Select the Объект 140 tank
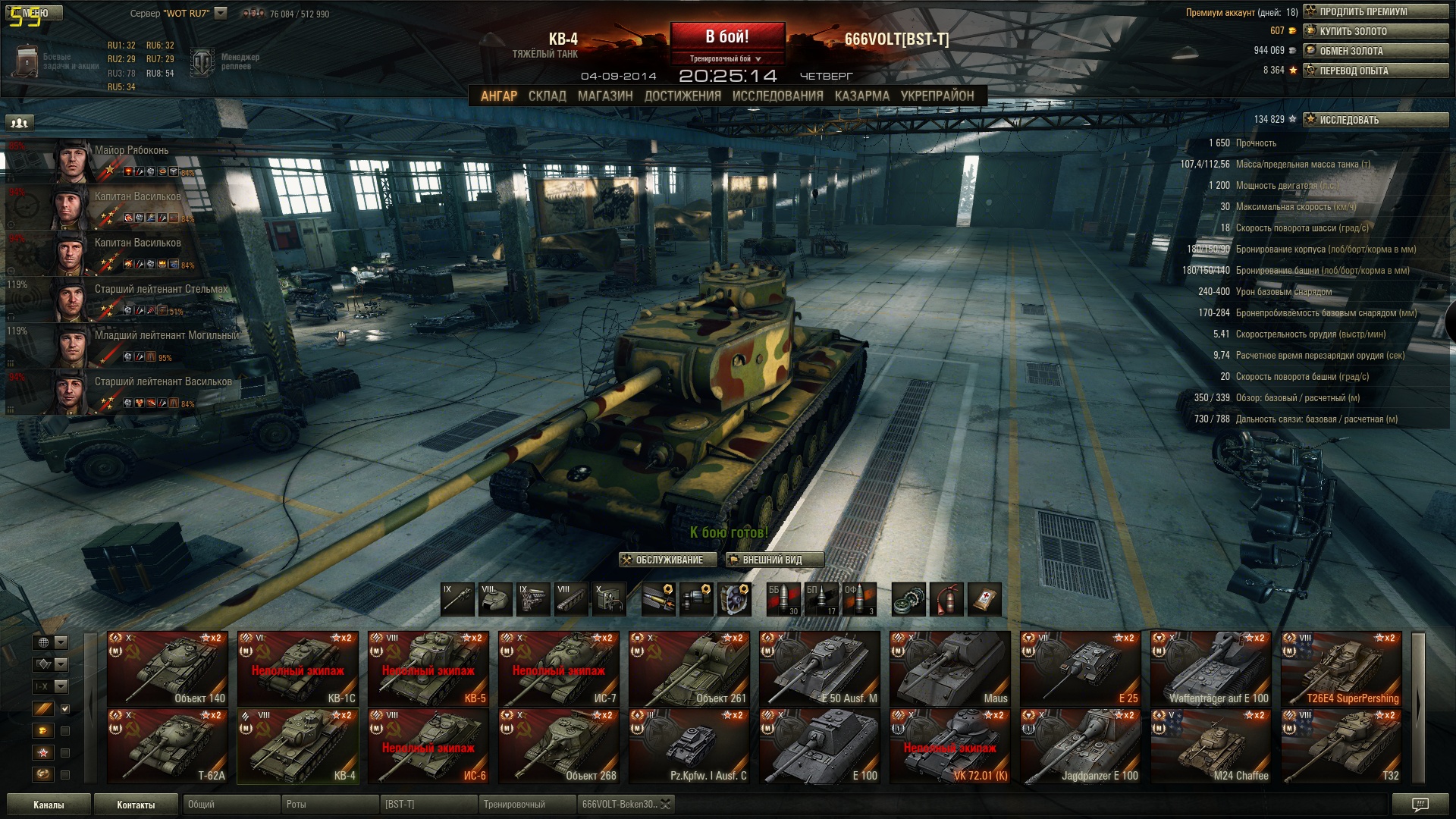 tap(167, 669)
